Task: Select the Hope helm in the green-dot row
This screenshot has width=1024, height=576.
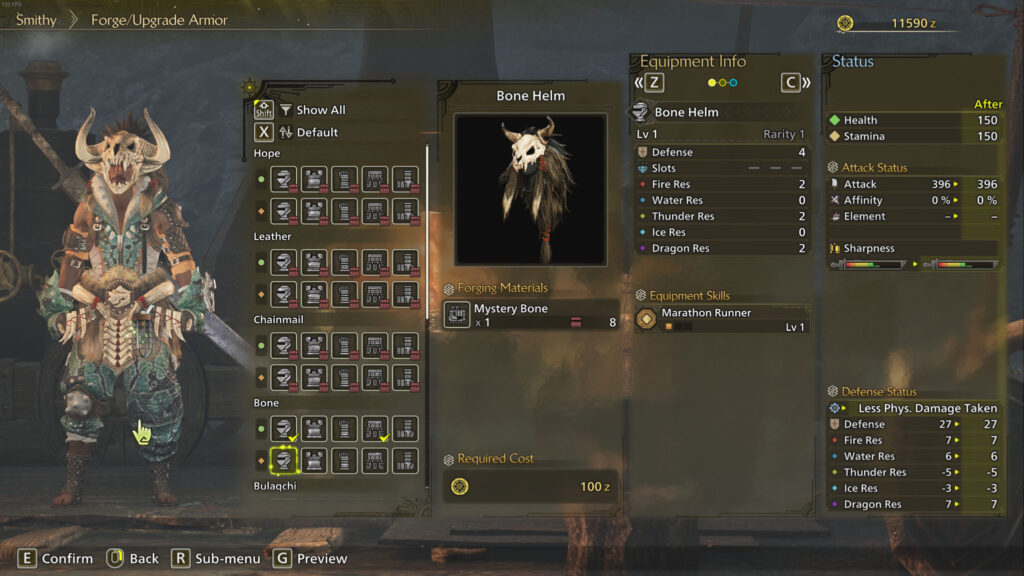Action: tap(284, 179)
